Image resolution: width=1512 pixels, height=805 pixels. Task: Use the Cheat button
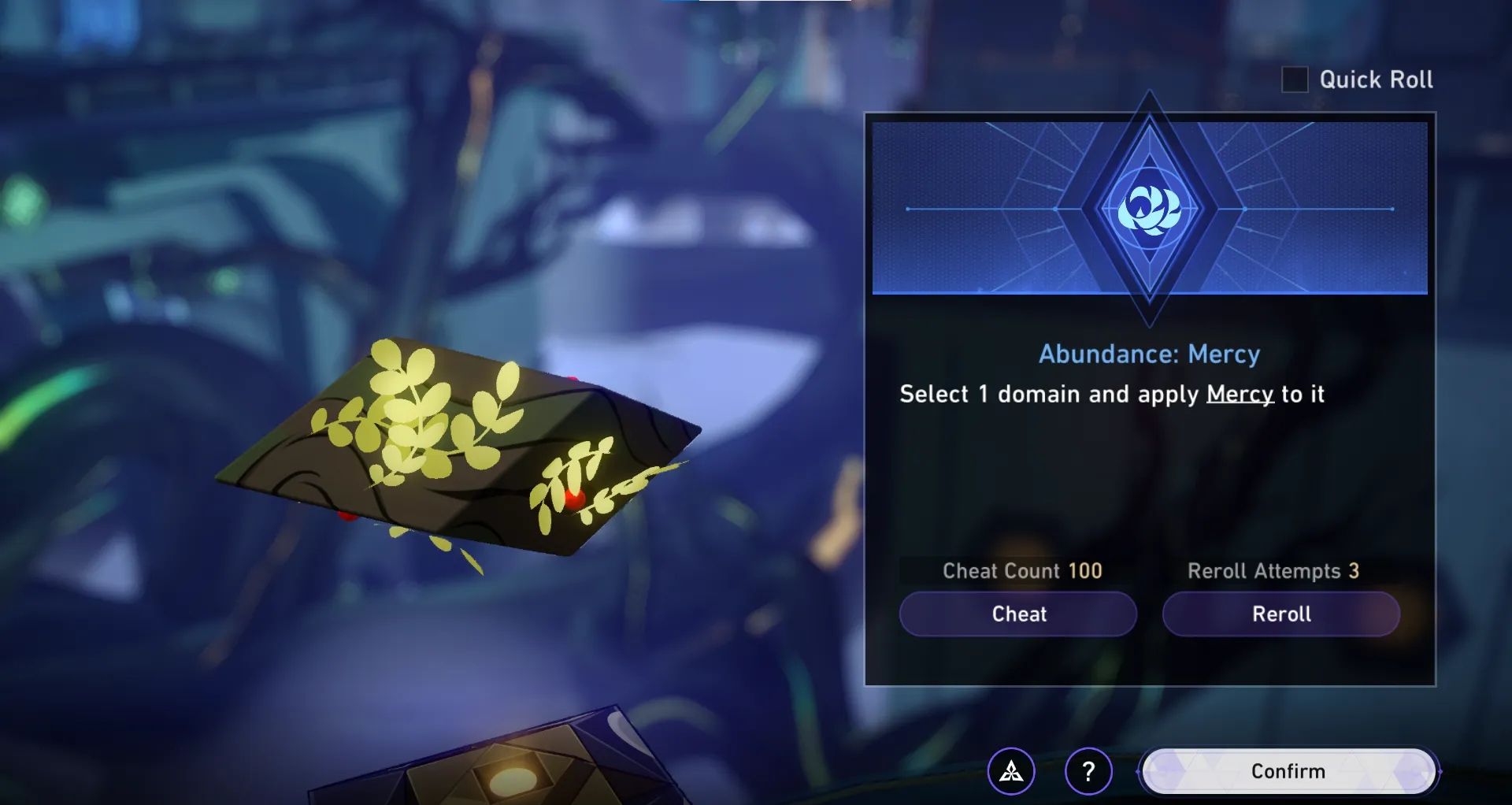coord(1018,614)
